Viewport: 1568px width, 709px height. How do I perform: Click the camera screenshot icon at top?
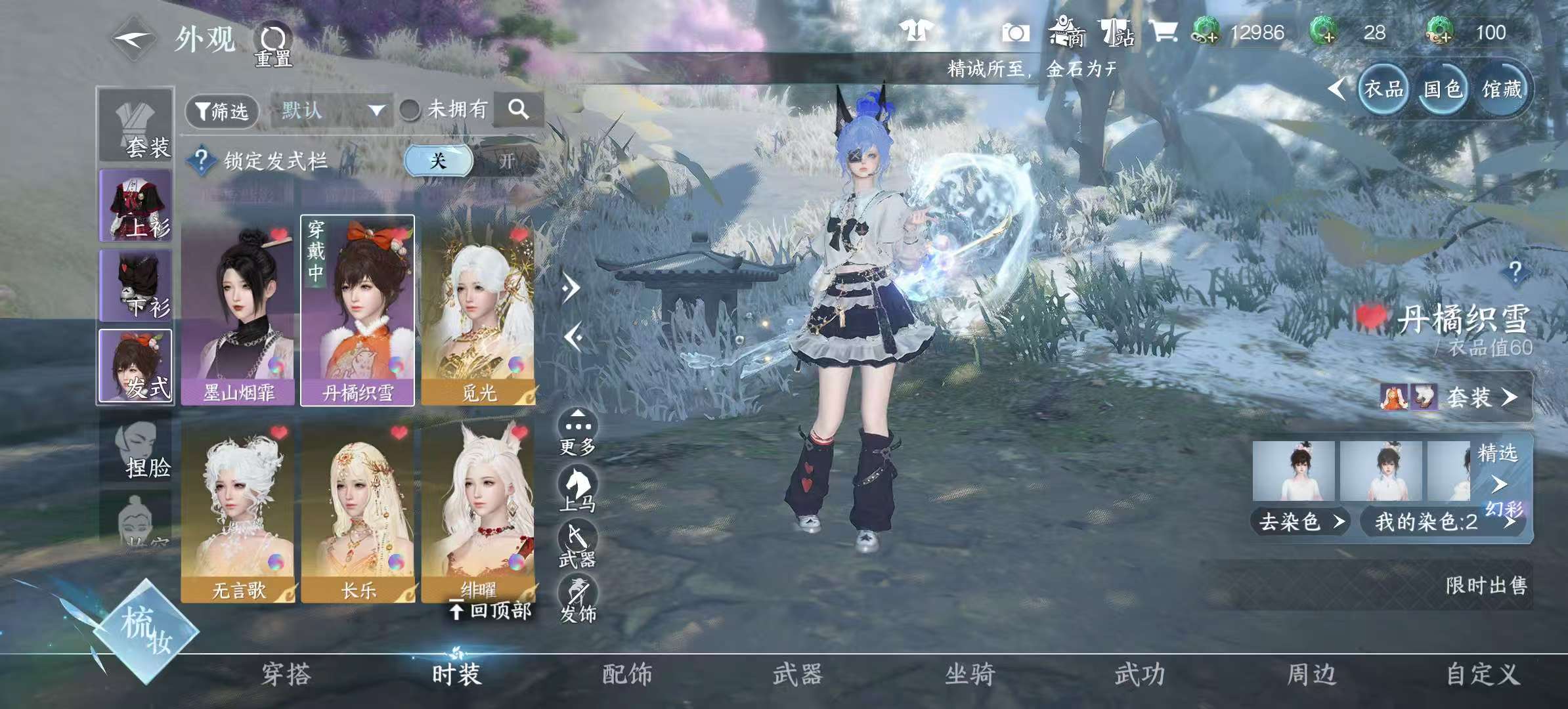tap(1015, 32)
